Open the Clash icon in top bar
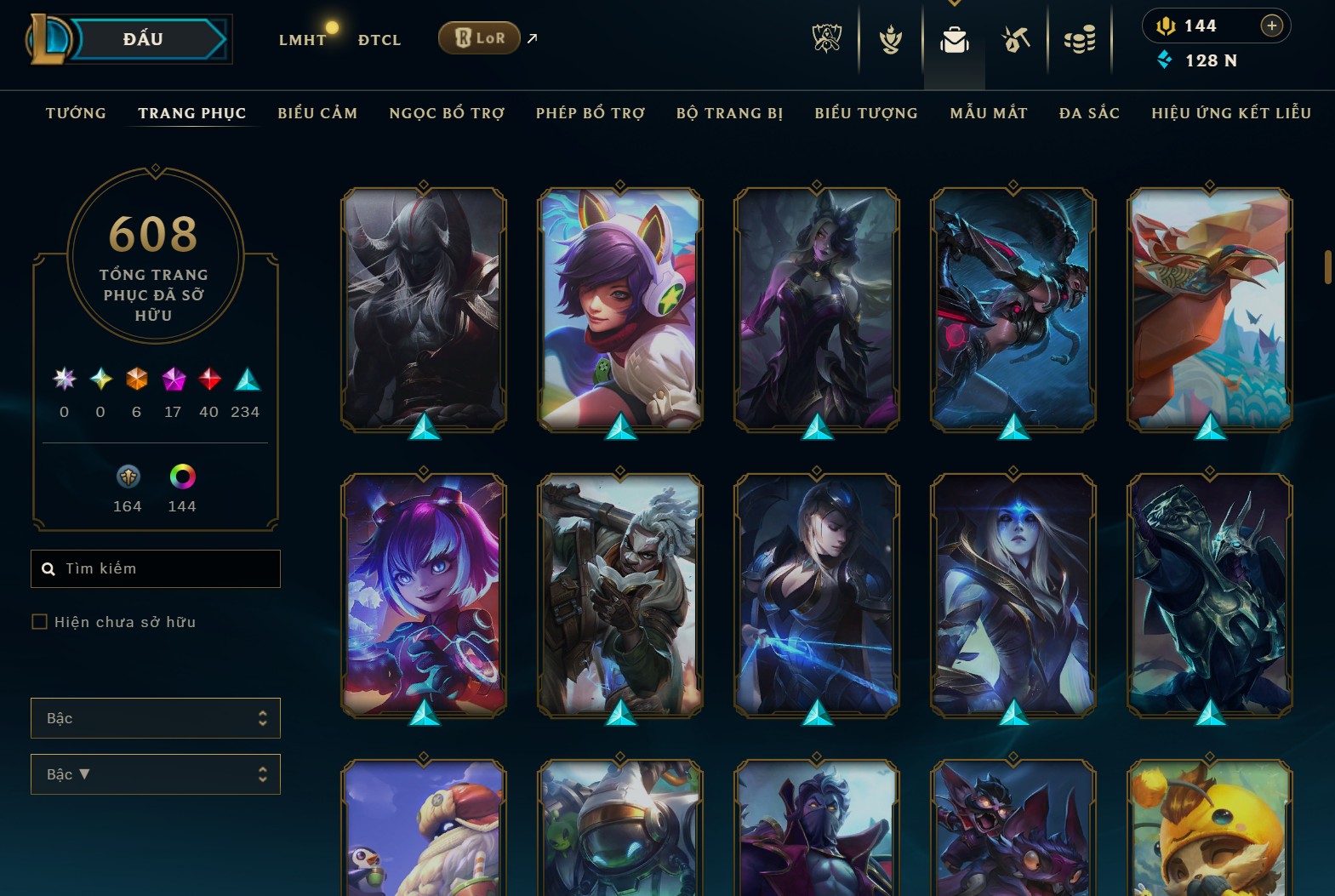The width and height of the screenshot is (1335, 896). pos(889,38)
